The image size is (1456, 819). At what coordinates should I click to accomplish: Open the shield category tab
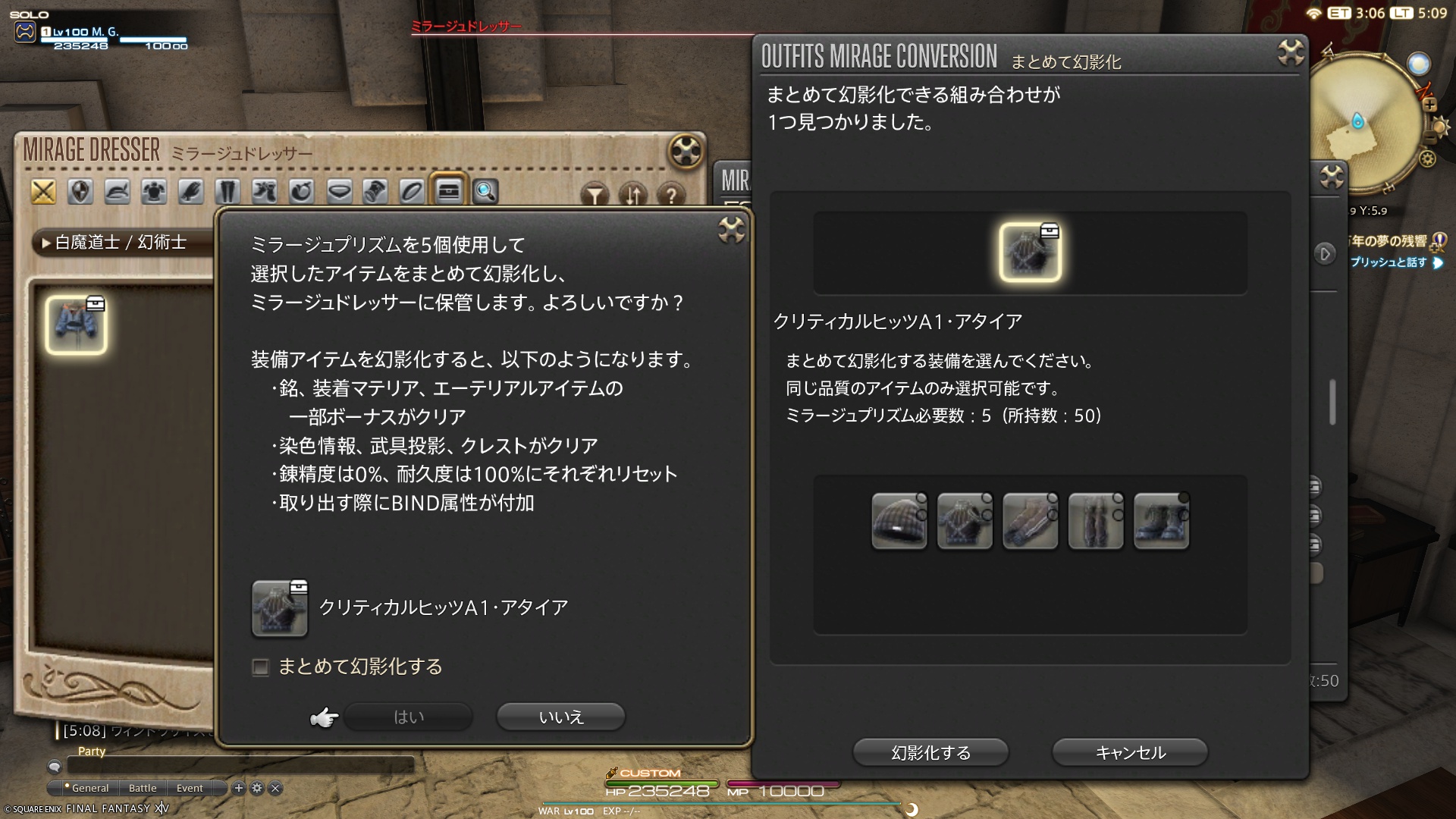[80, 192]
